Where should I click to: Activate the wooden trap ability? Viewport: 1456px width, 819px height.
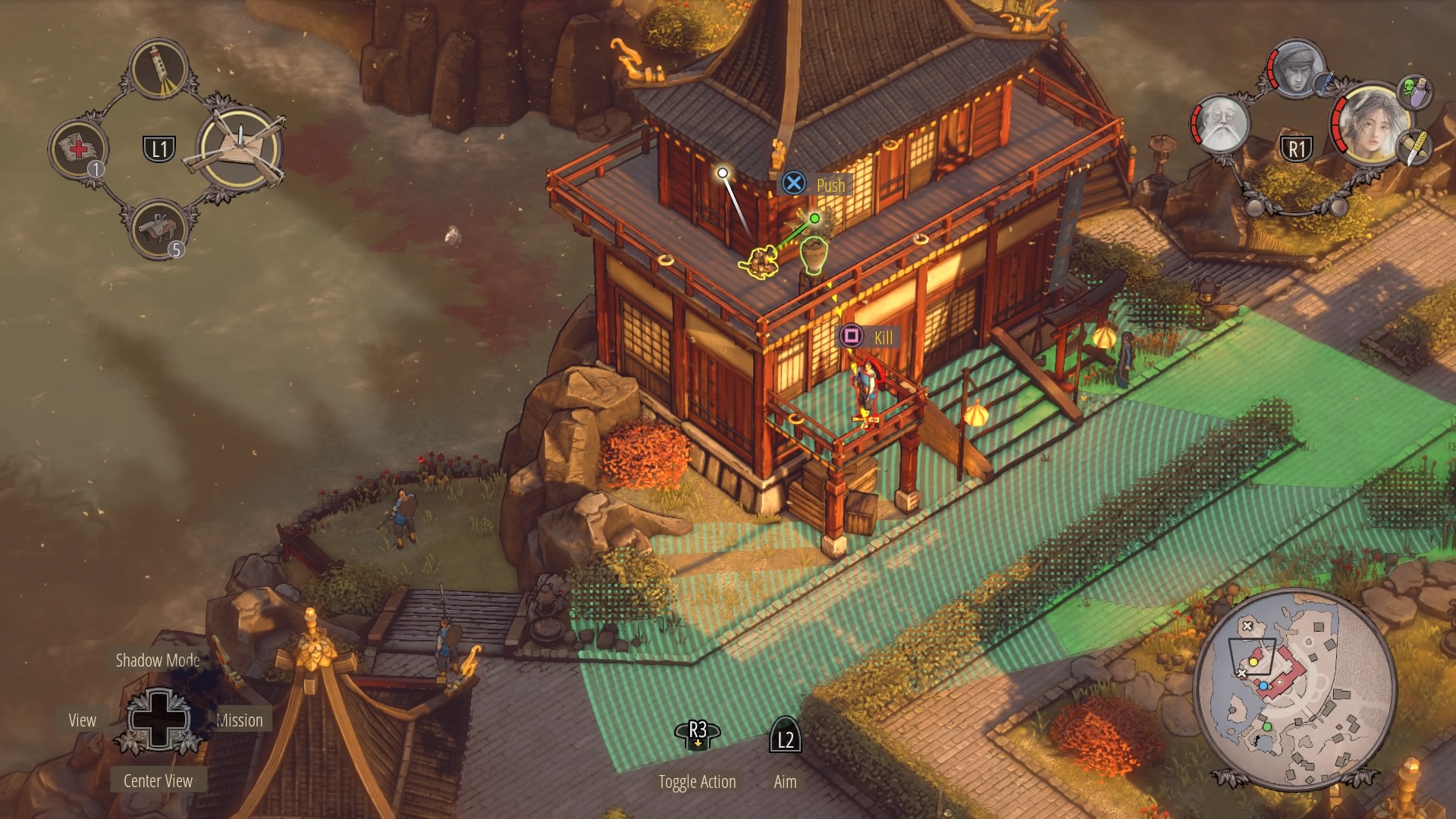(240, 149)
